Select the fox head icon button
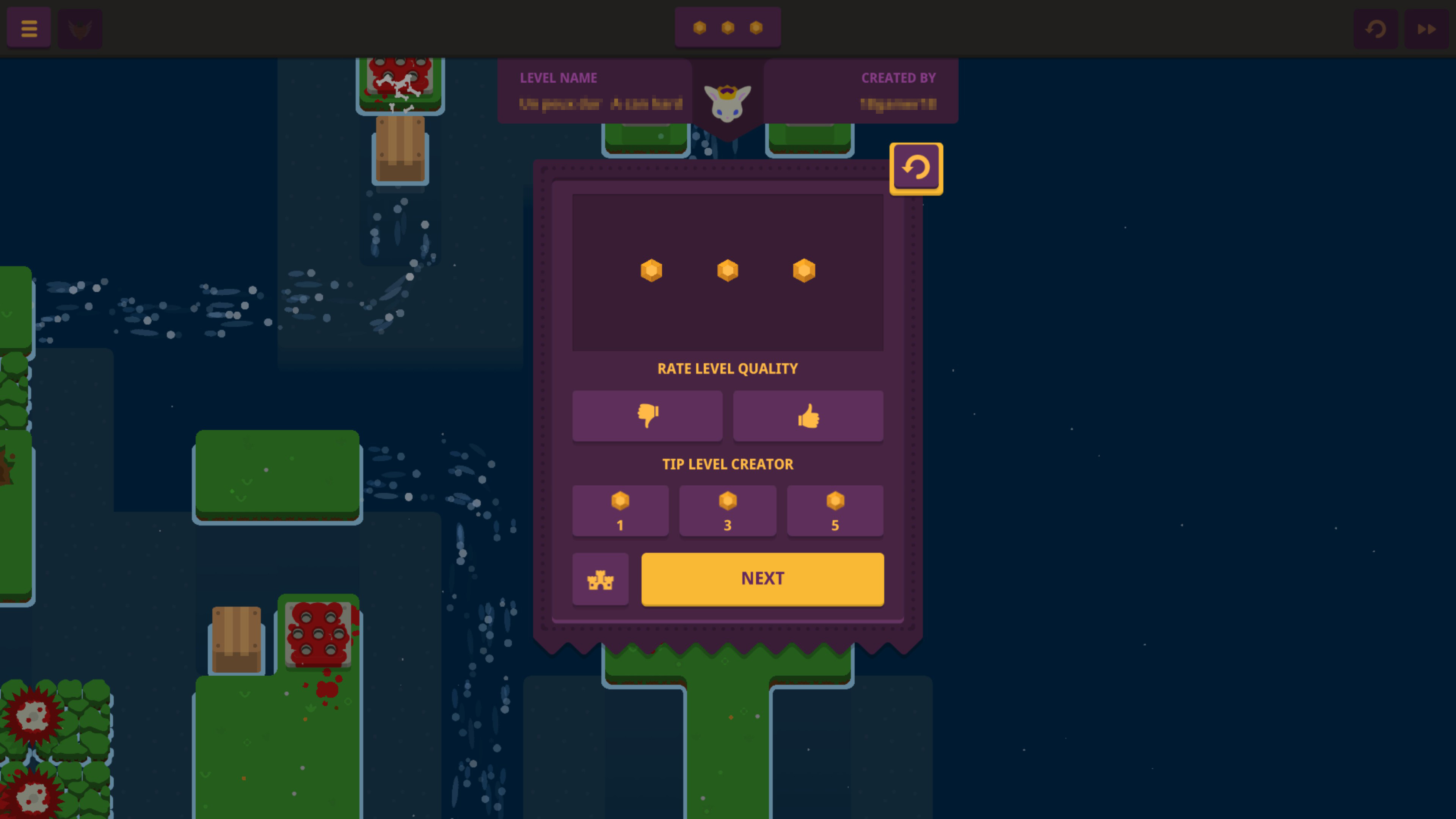1456x819 pixels. click(x=80, y=28)
